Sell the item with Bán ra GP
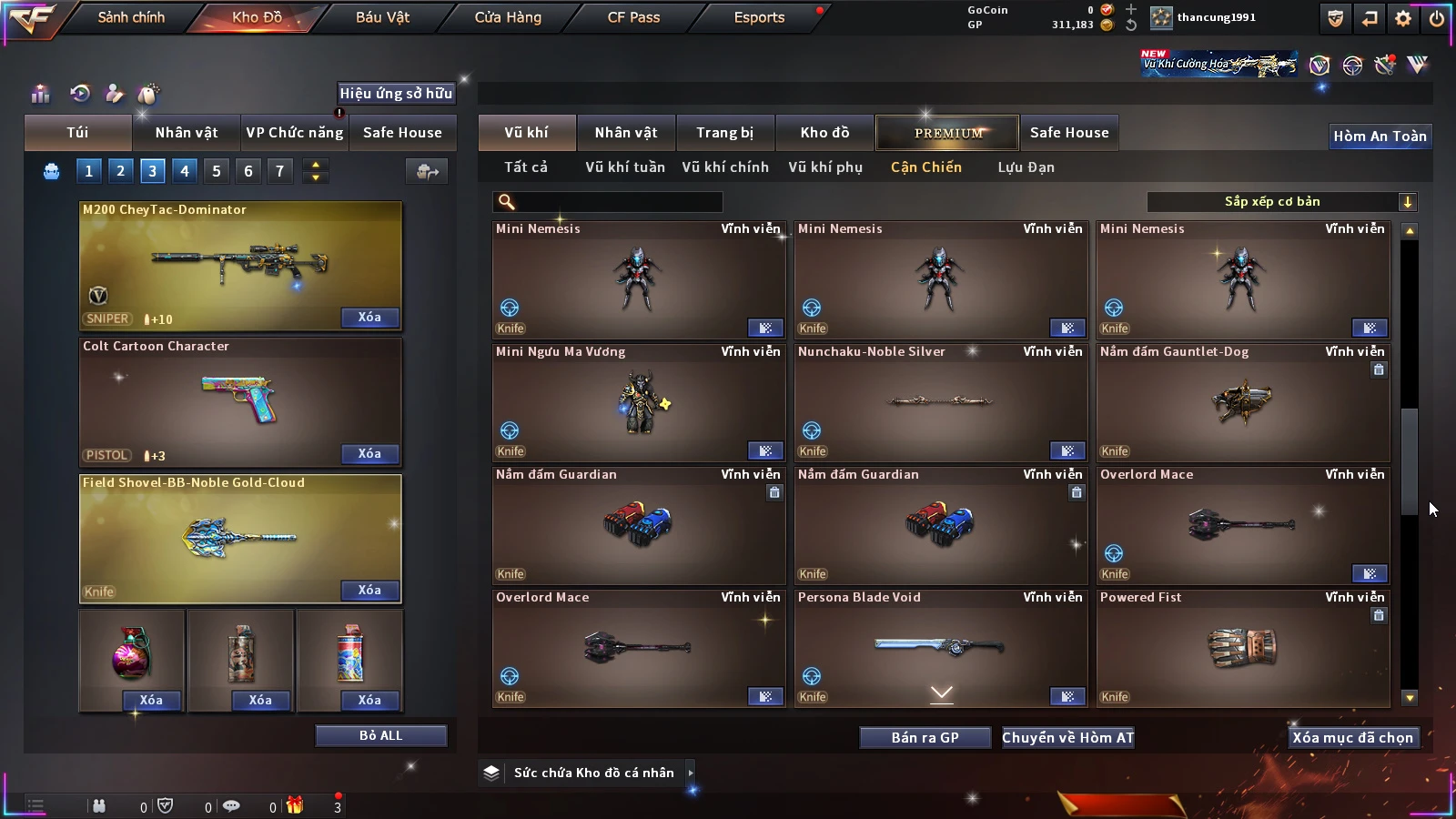1456x819 pixels. click(x=925, y=738)
